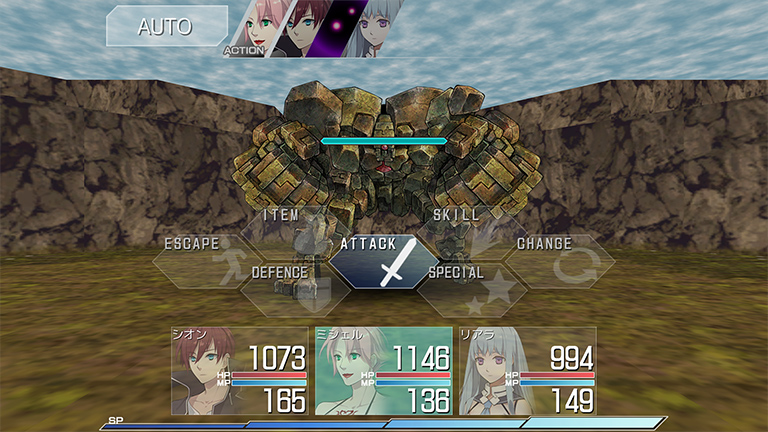The image size is (768, 432).
Task: Toggle the AUTO battle button
Action: tap(165, 27)
